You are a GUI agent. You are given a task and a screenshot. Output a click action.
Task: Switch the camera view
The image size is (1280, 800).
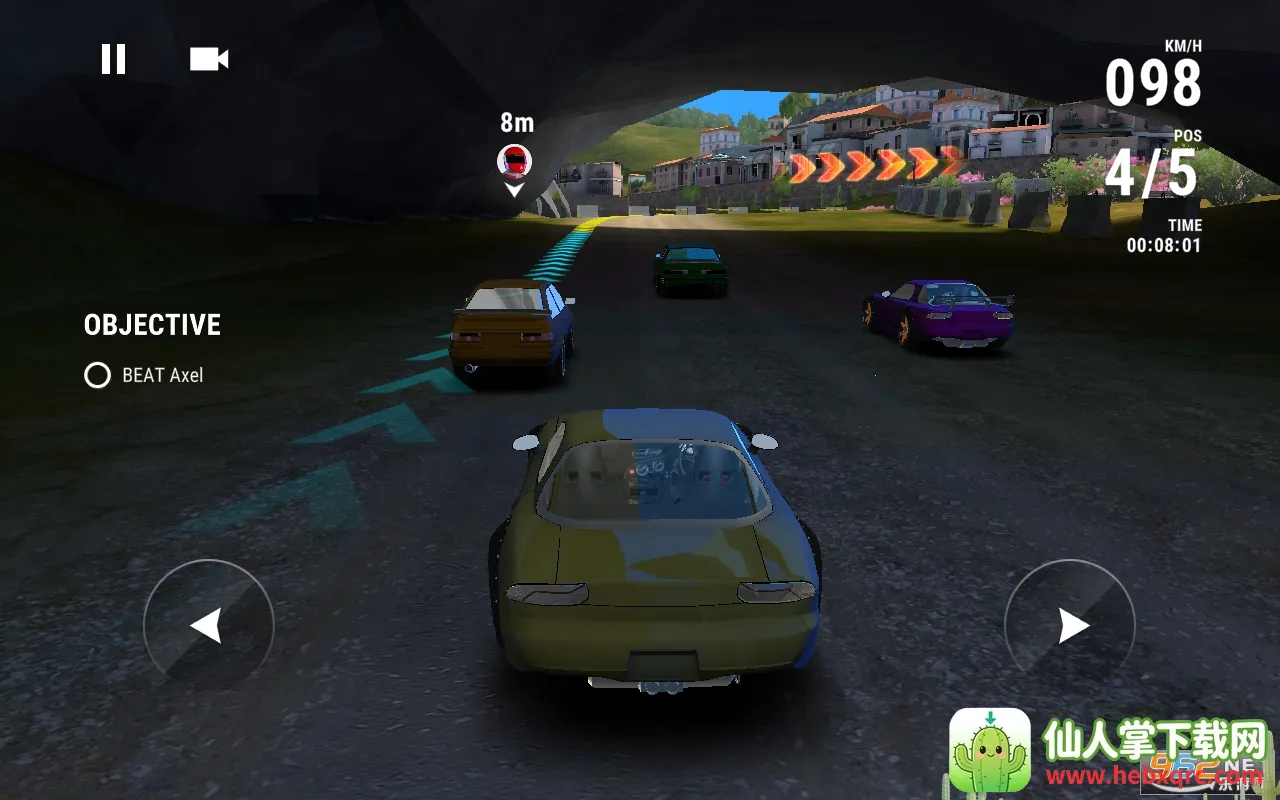[209, 59]
